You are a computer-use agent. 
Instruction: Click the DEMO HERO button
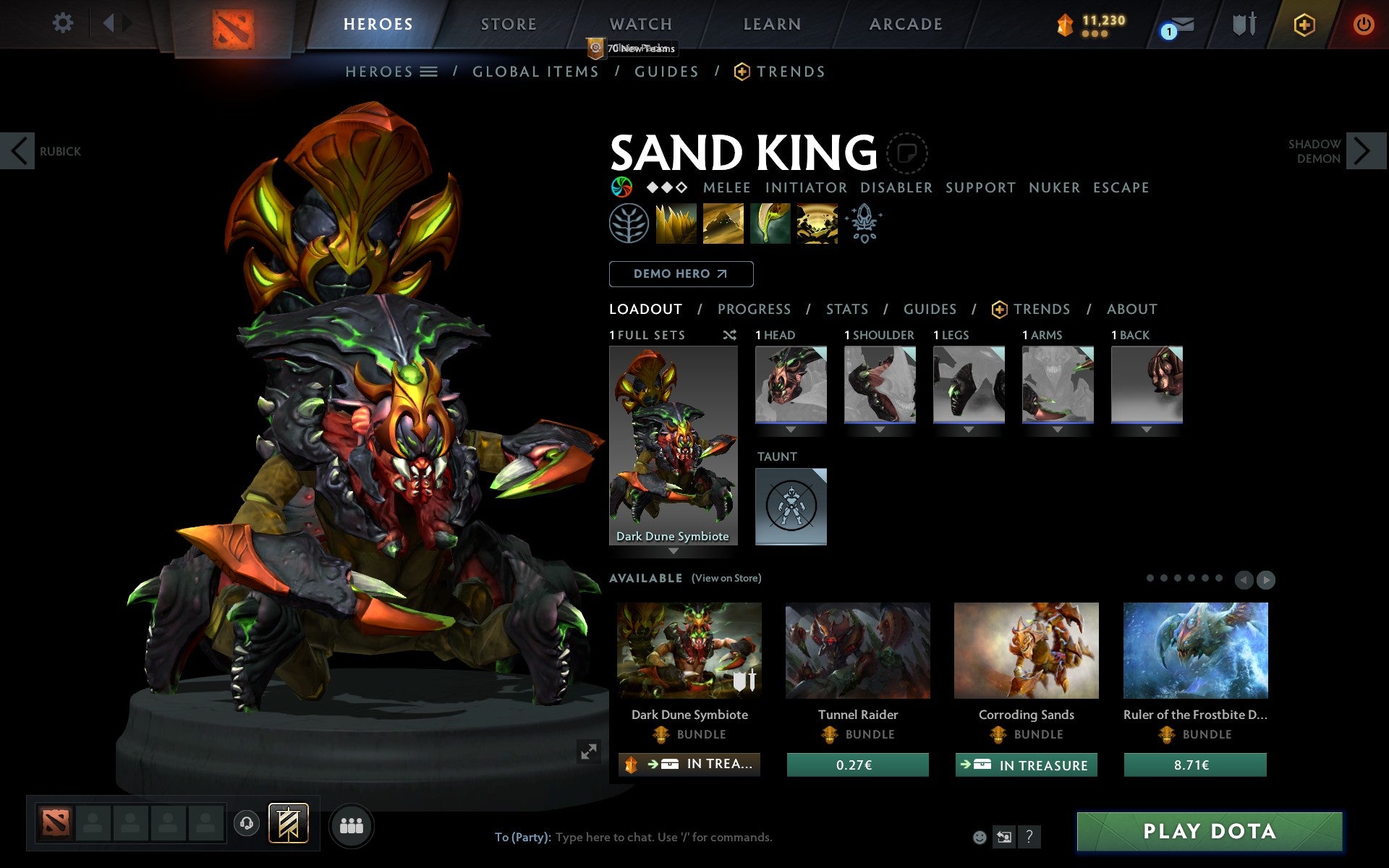[x=681, y=274]
